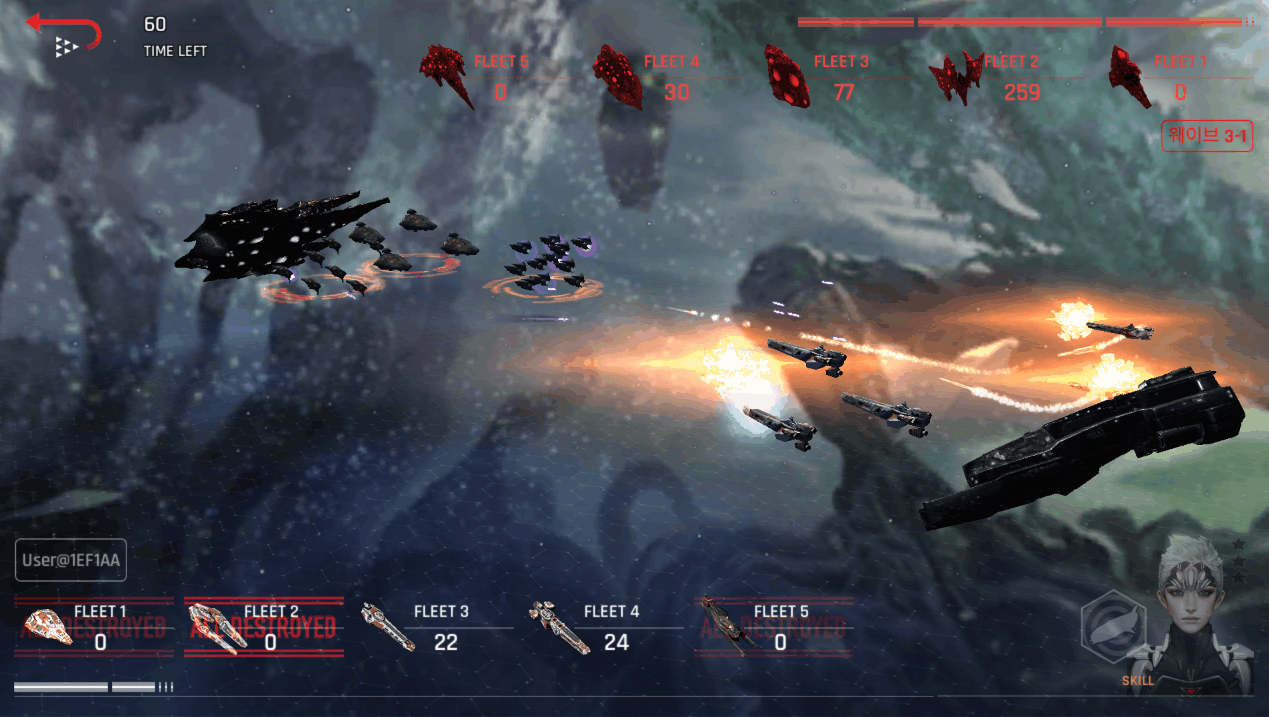This screenshot has width=1269, height=717.
Task: Select the player's Fleet 4 panel
Action: pos(600,627)
